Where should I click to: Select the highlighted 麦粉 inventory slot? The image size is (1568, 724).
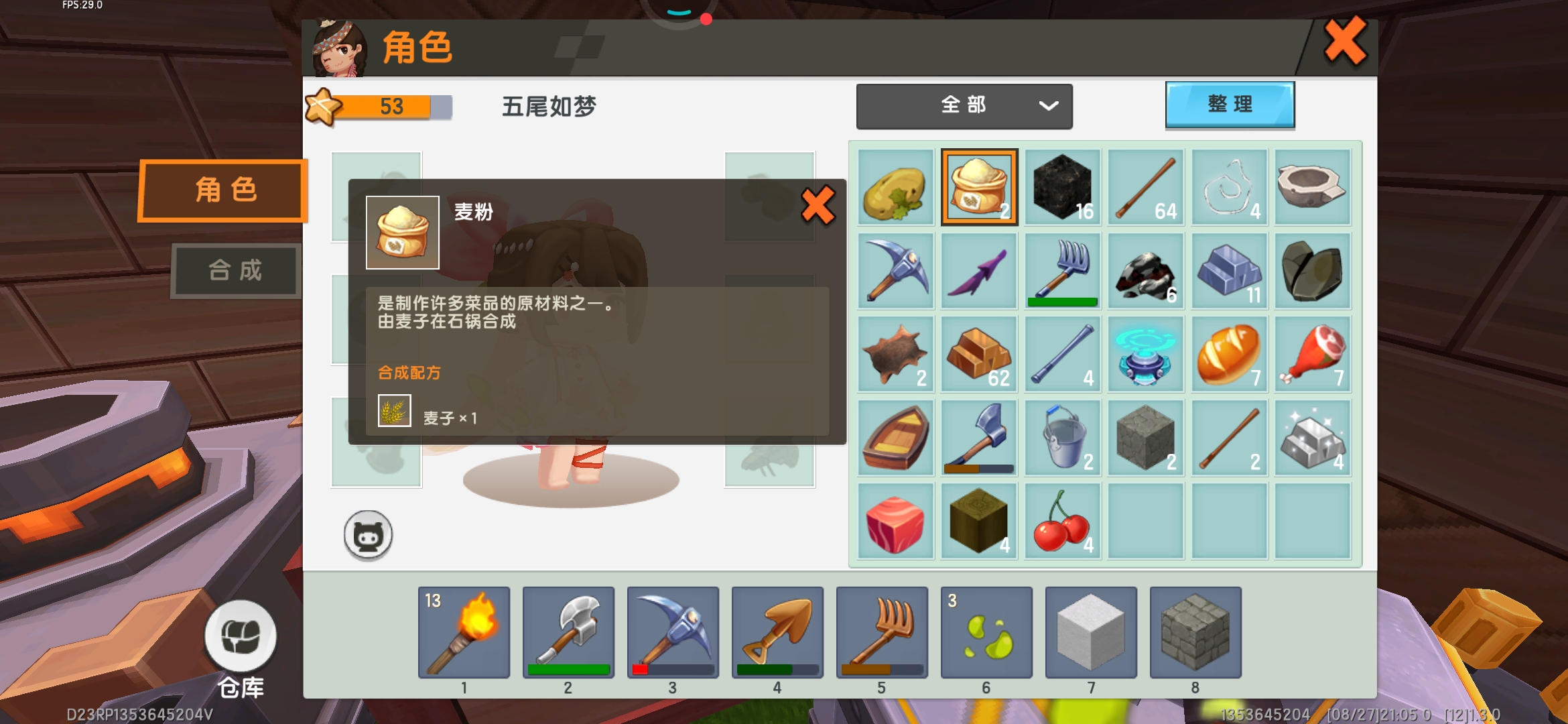point(978,188)
